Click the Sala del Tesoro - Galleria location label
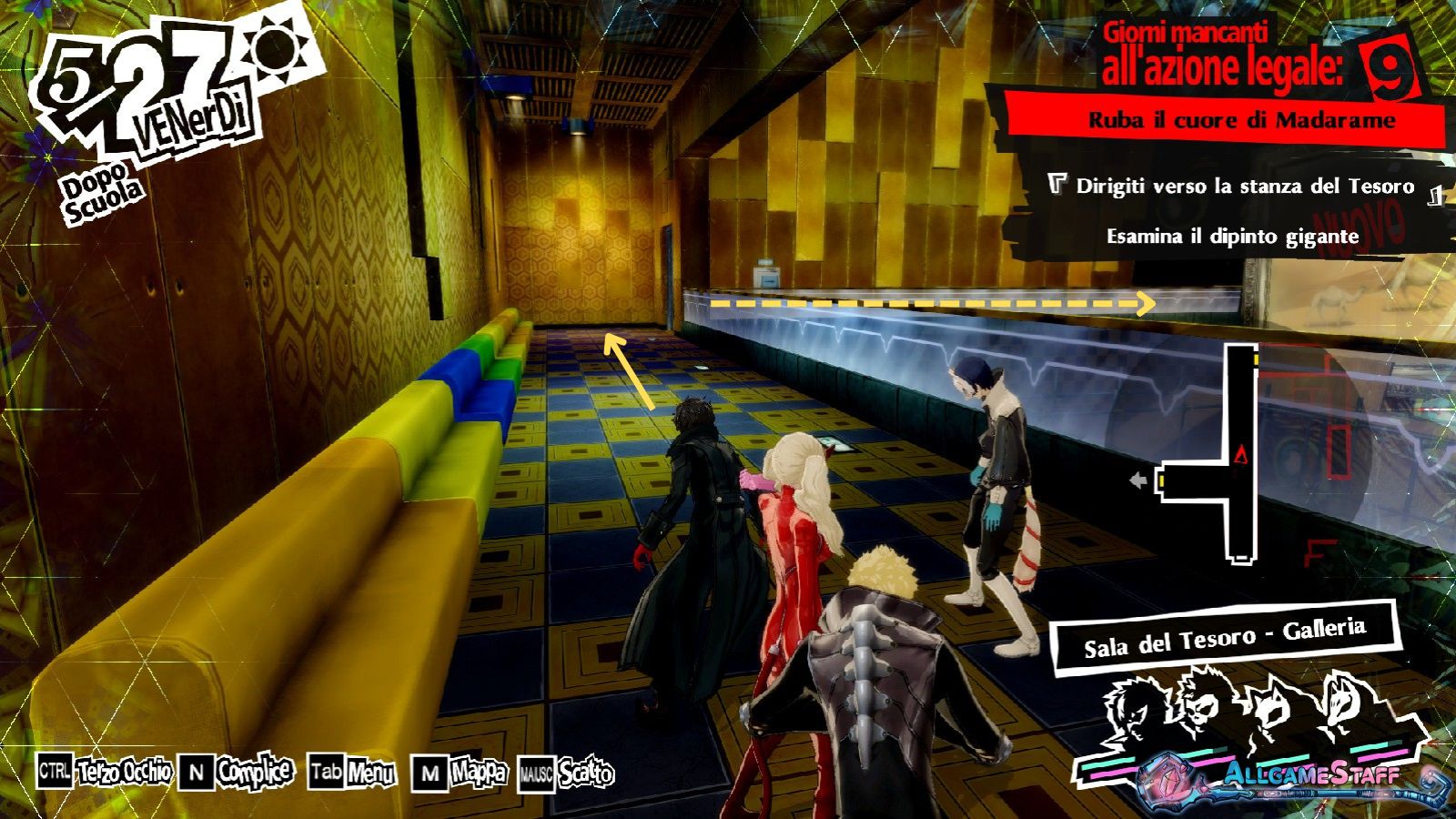The height and width of the screenshot is (819, 1456). (1224, 637)
